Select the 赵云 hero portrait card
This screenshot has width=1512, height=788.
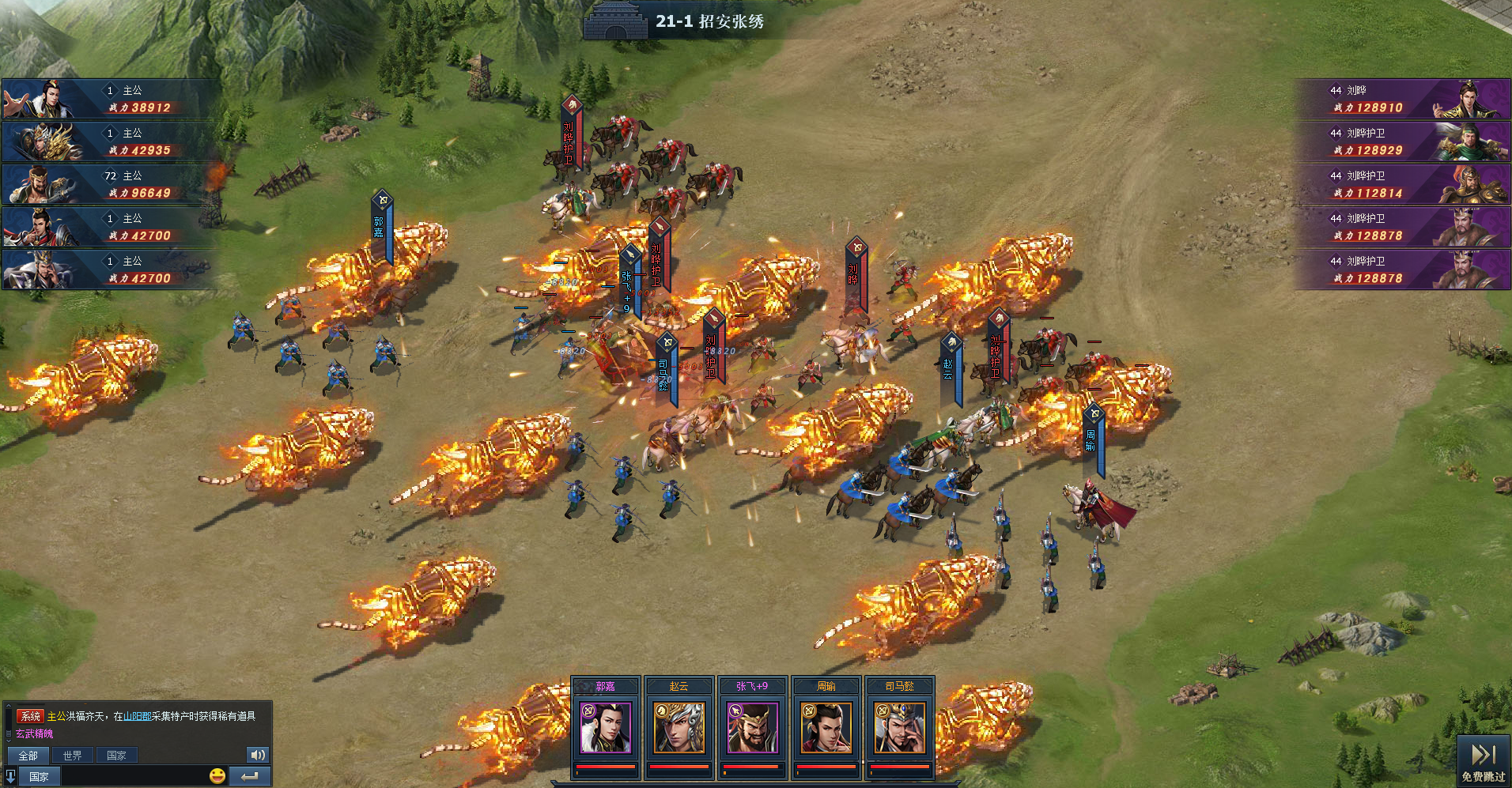tap(679, 727)
